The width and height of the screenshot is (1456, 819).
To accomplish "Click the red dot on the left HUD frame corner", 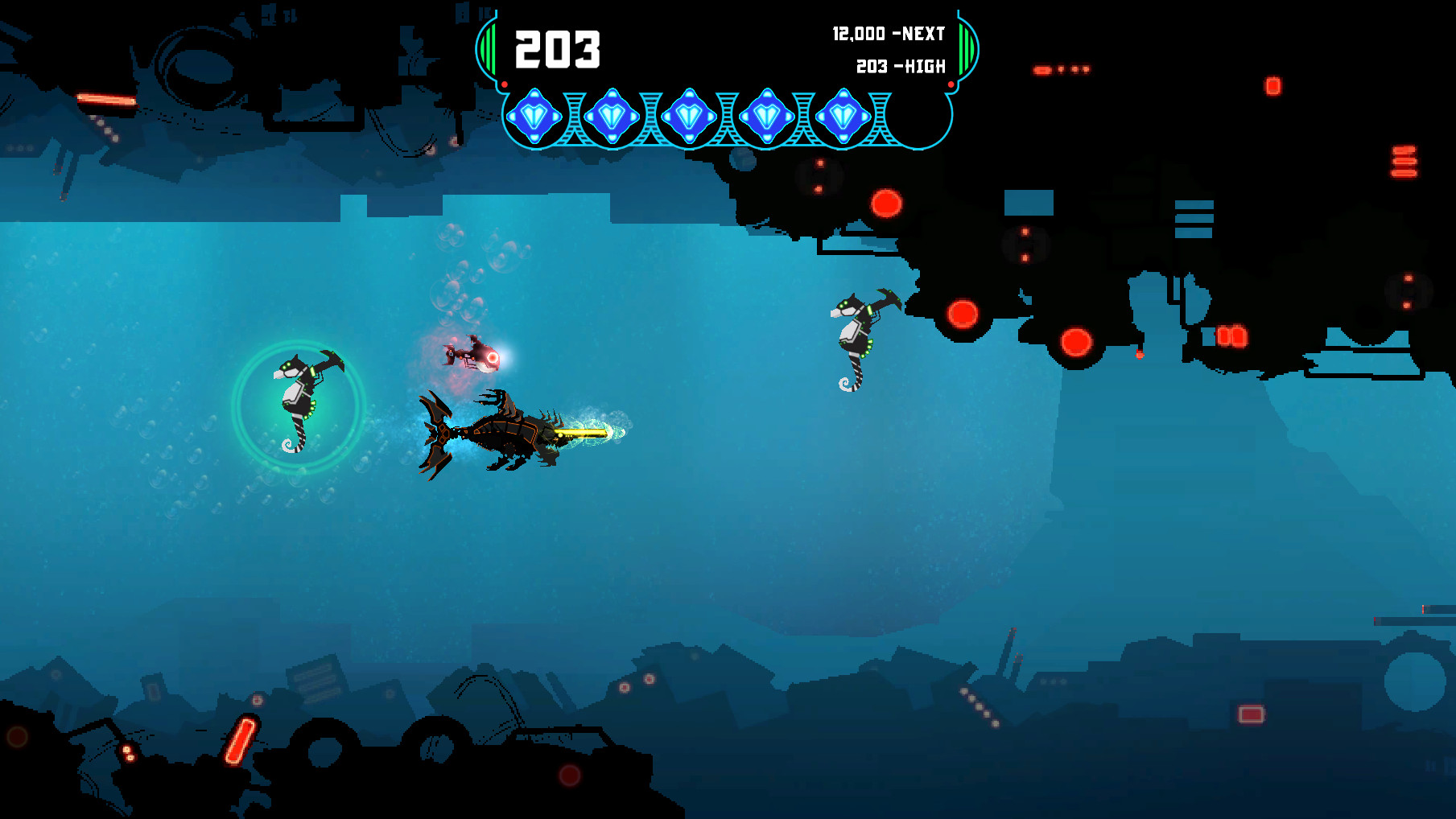I will pyautogui.click(x=505, y=84).
